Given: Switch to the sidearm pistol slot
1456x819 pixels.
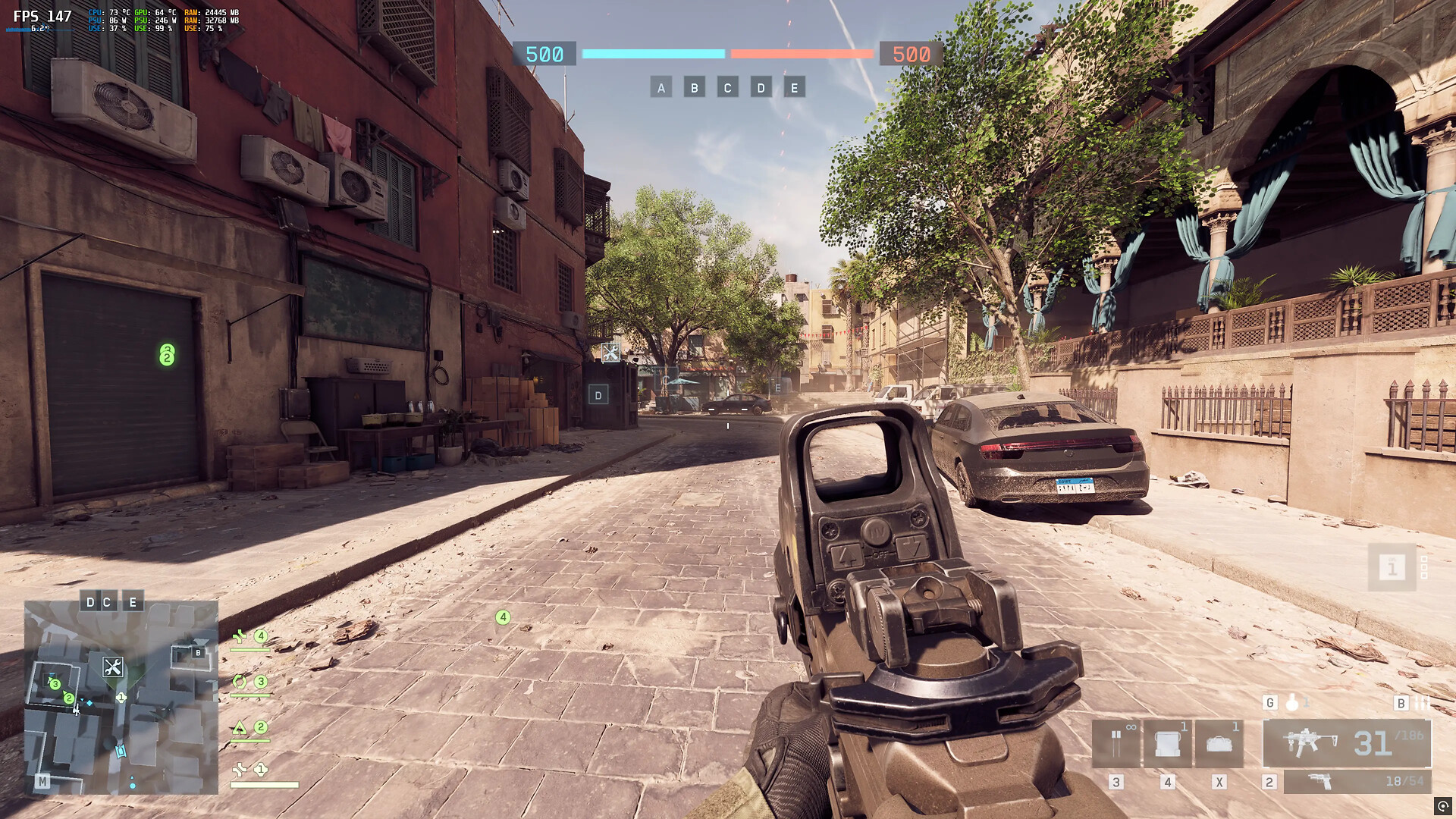Looking at the screenshot, I should 1357,782.
